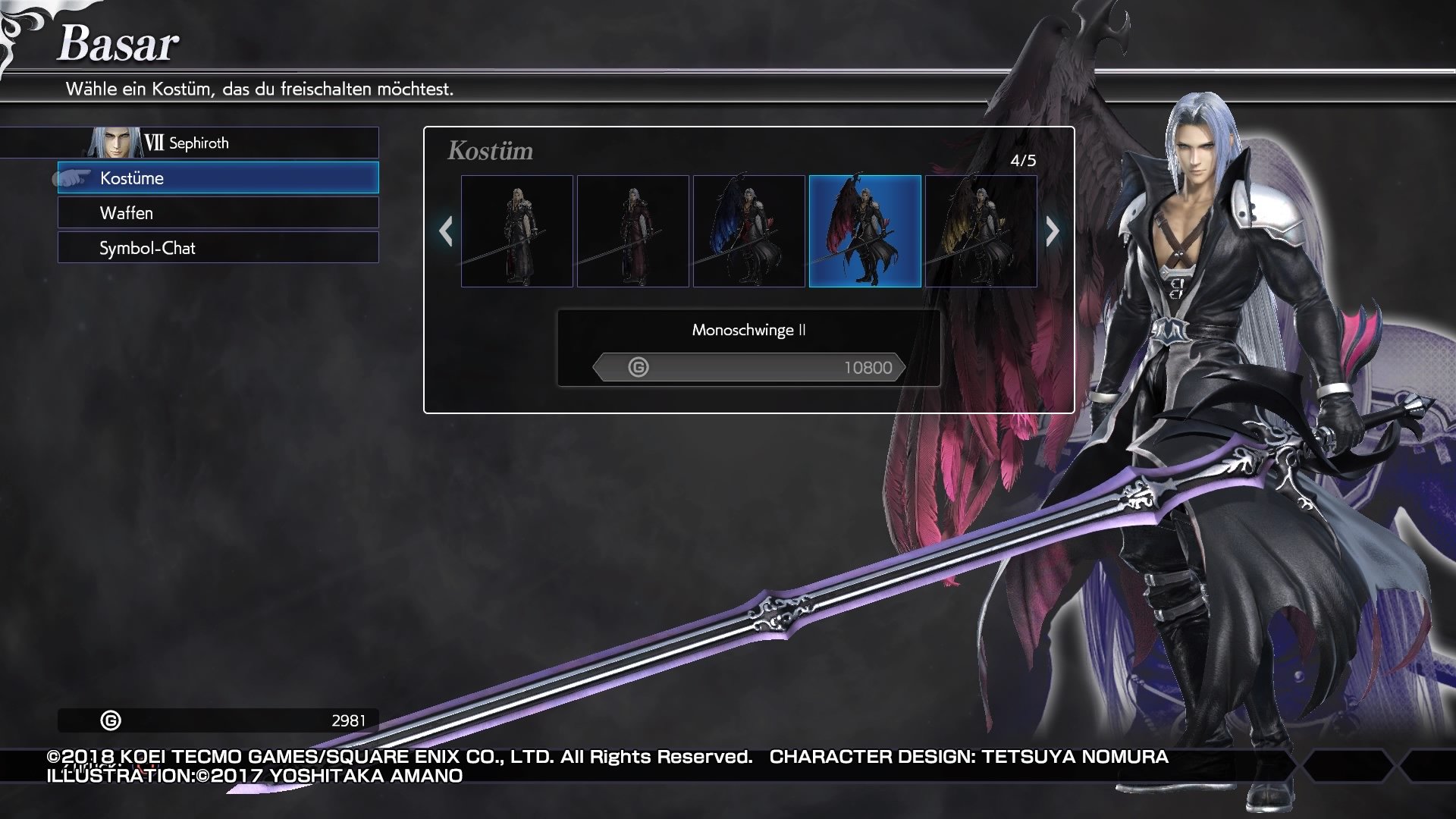Browse to previous costume with left arrow
Screen dimensions: 1456x819
click(447, 230)
